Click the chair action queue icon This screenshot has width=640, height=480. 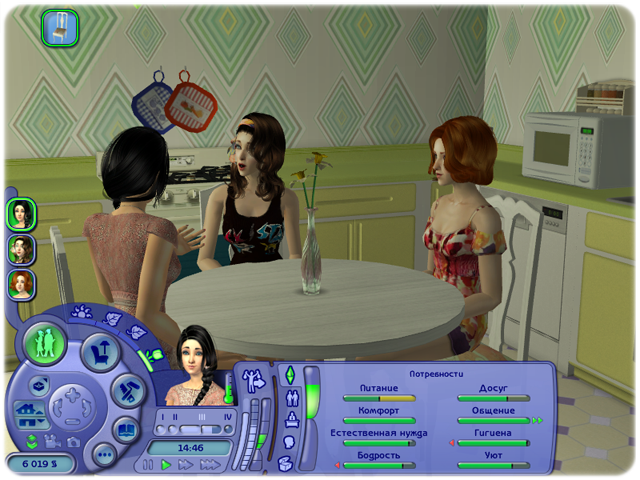click(60, 27)
